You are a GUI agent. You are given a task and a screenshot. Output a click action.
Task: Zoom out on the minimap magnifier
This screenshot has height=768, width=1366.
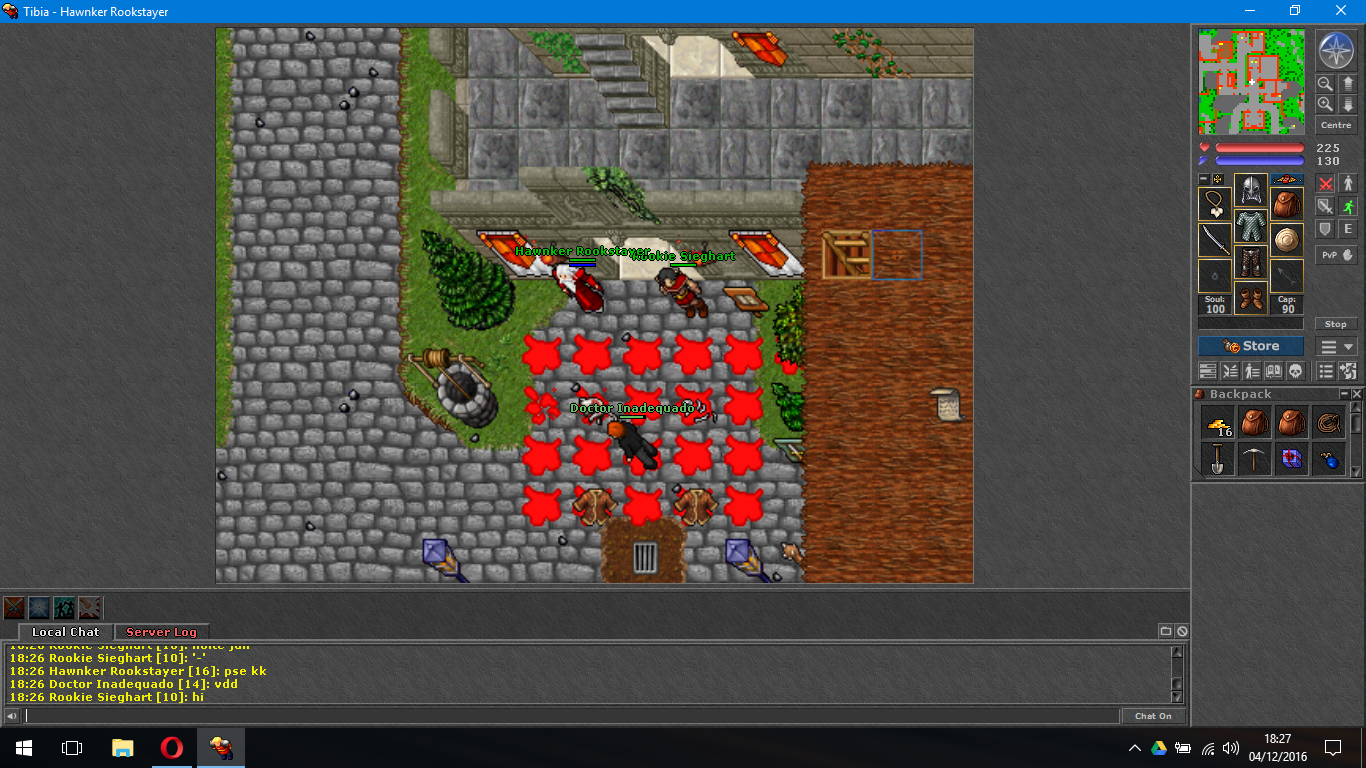[x=1326, y=83]
